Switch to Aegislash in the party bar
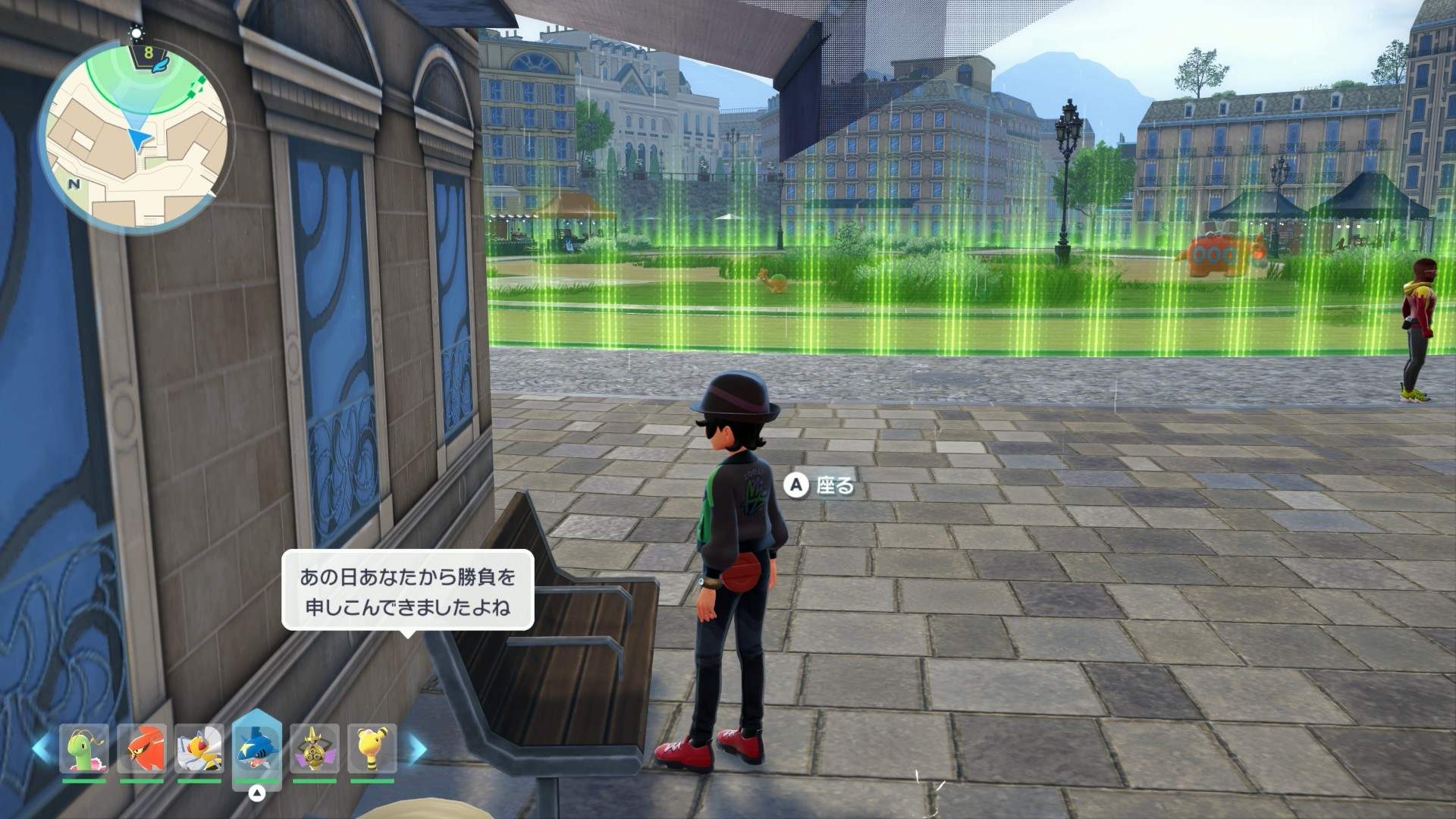 (314, 748)
